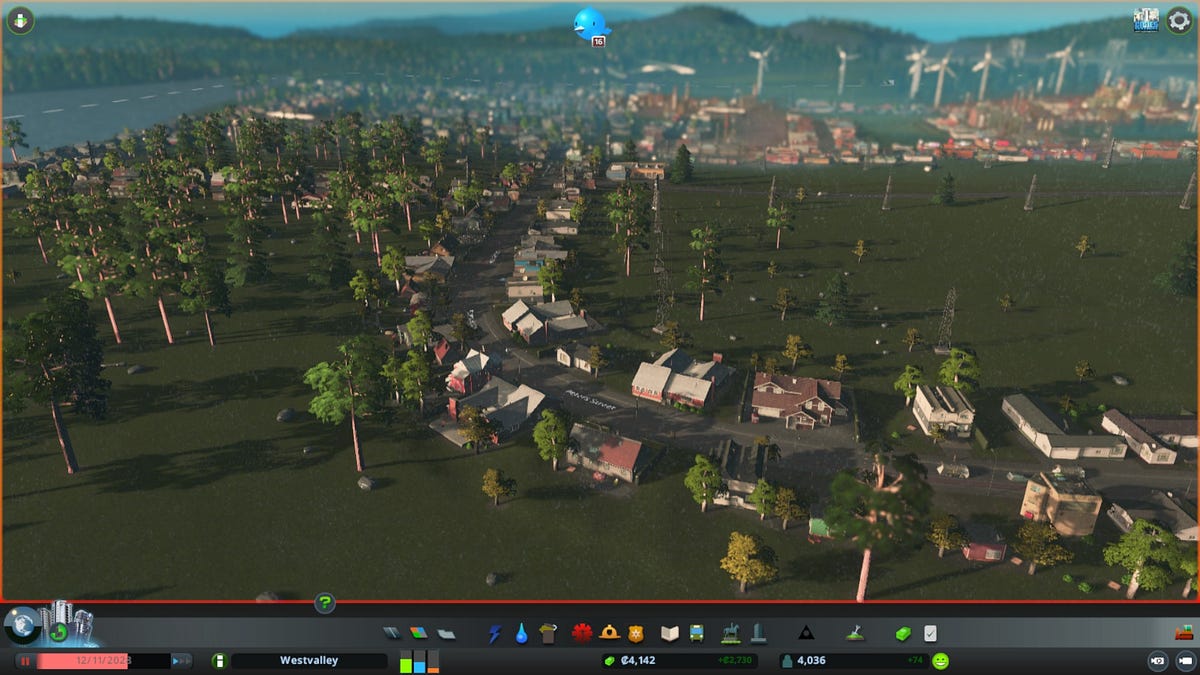
Task: Open the Healthcare services menu
Action: point(582,633)
